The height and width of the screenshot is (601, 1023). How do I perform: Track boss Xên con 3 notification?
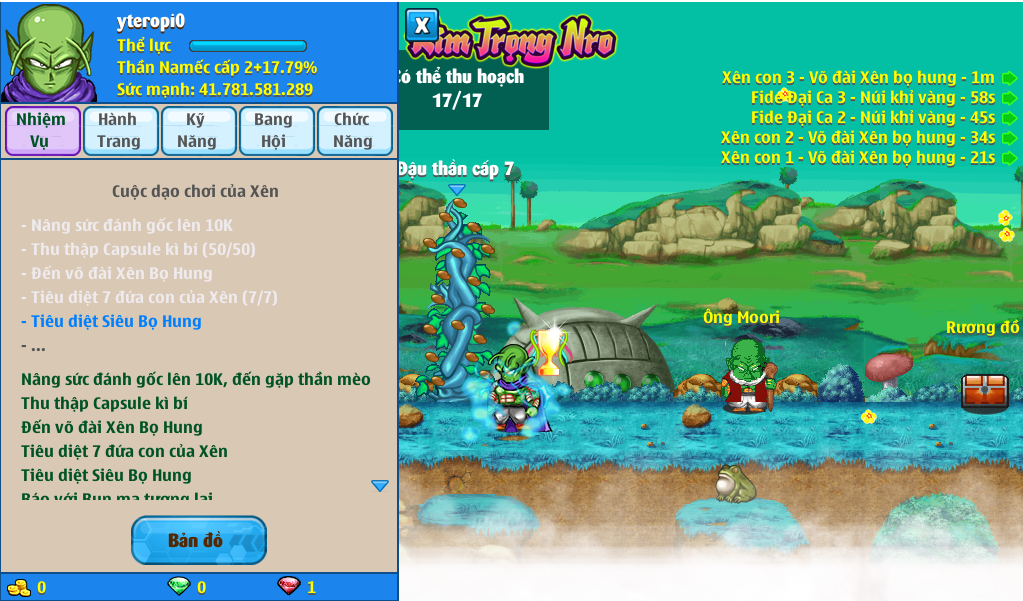[858, 78]
